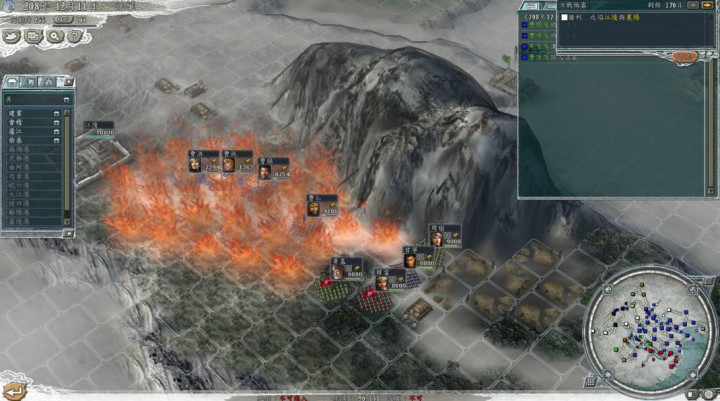Click the magnifier search icon in top toolbar

54,37
